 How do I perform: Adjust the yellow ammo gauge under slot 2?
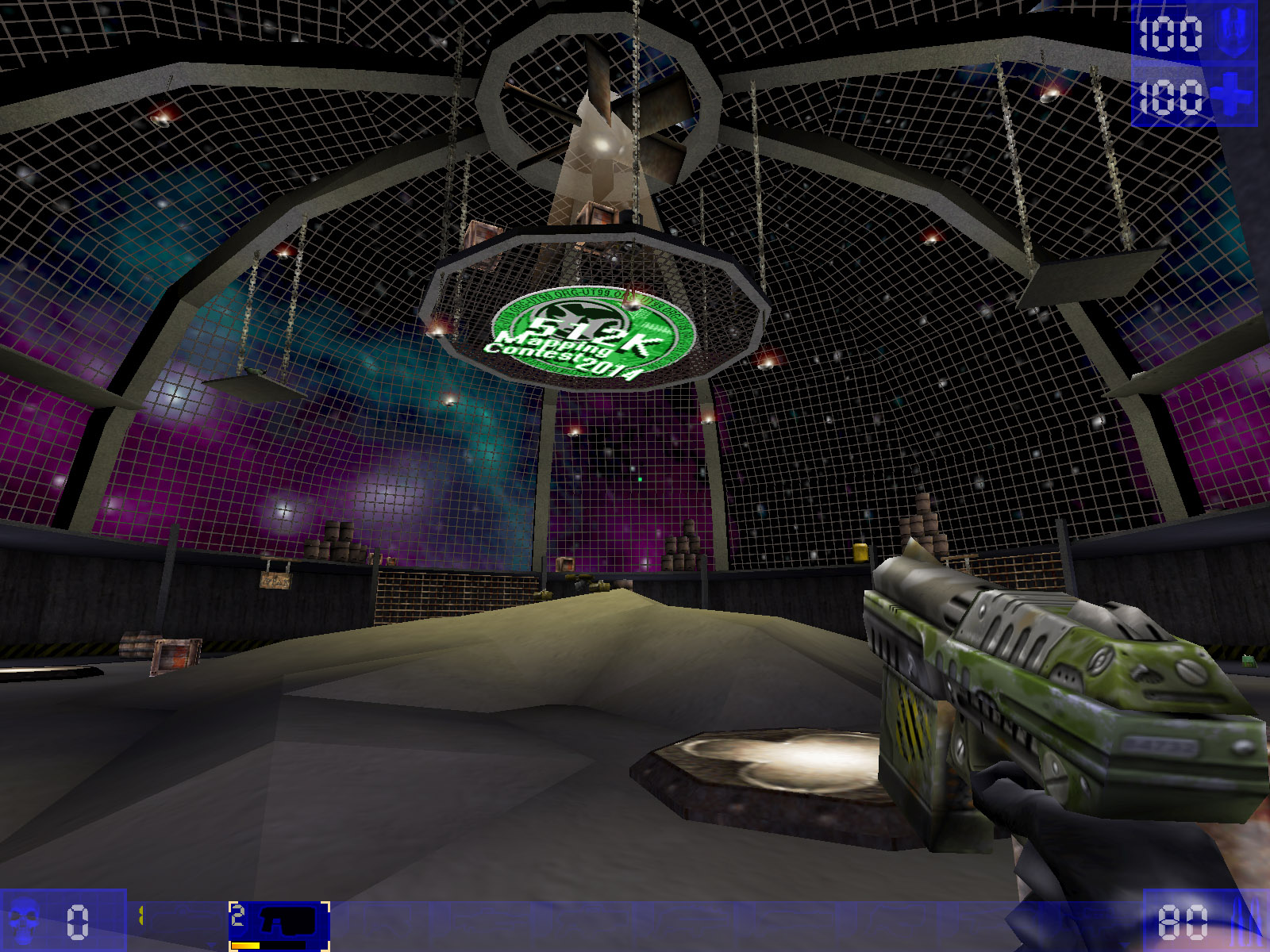tap(244, 945)
